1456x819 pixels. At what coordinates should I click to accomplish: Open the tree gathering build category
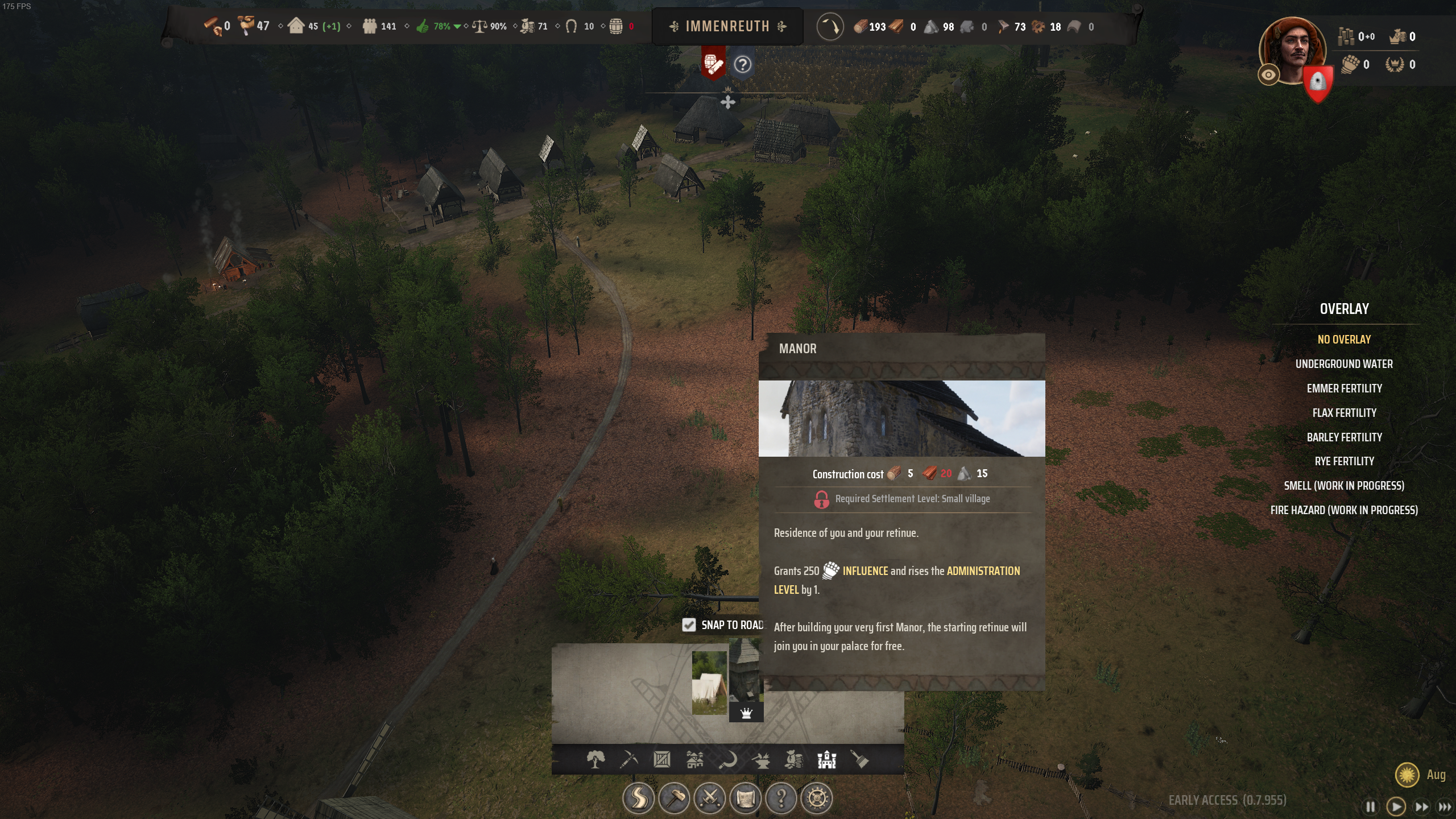(595, 759)
